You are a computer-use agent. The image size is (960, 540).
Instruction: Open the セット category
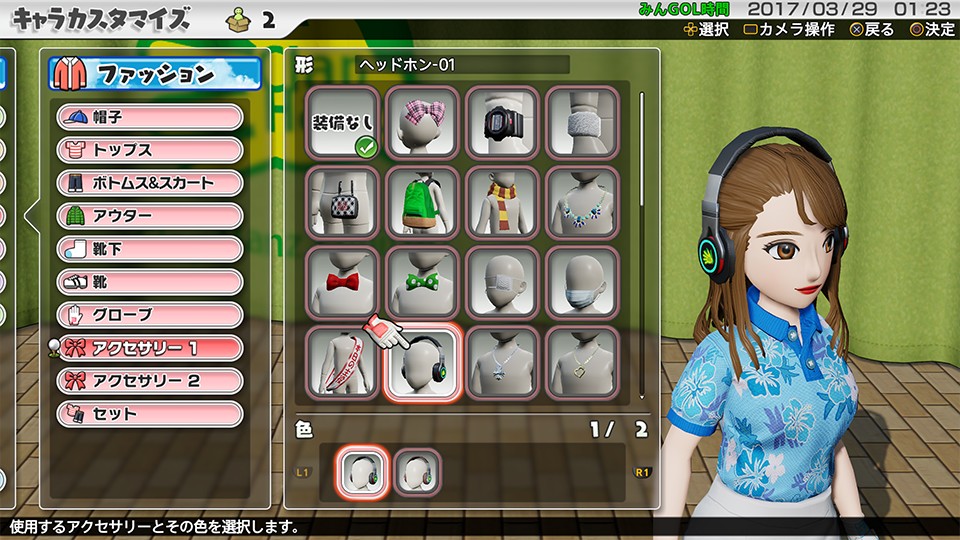(x=150, y=414)
